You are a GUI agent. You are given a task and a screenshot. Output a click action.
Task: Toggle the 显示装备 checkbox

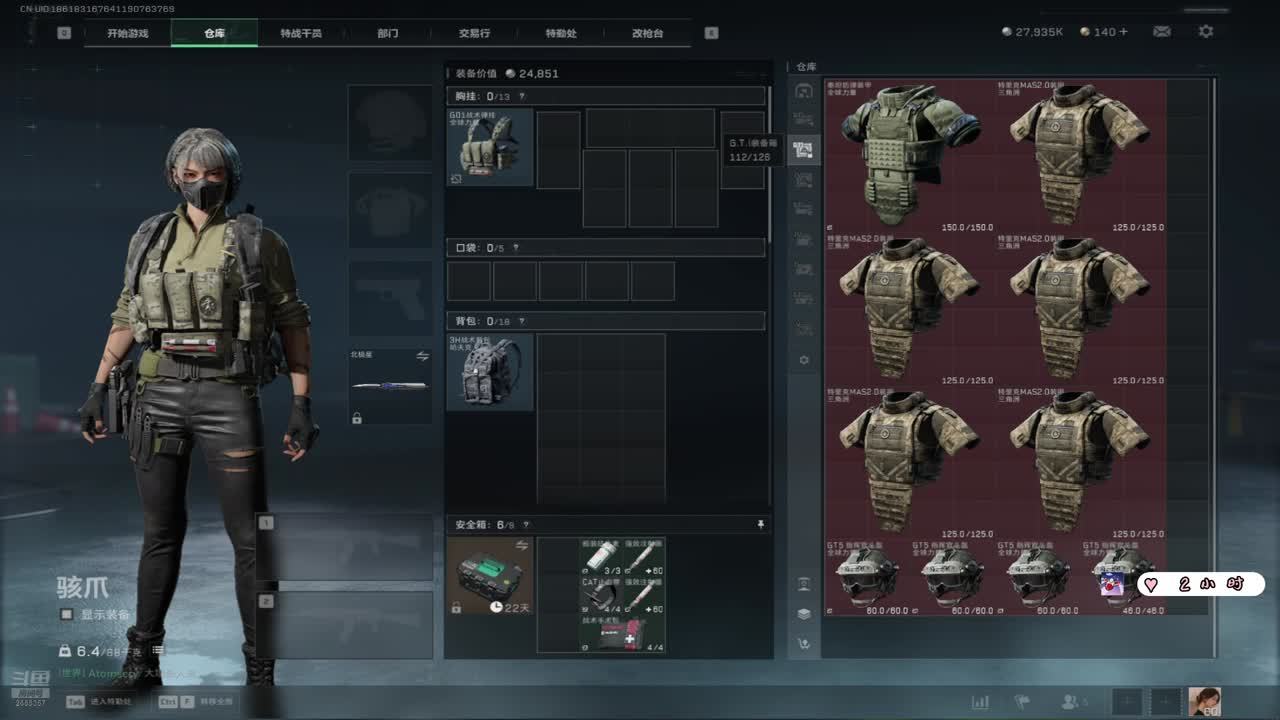[x=66, y=614]
